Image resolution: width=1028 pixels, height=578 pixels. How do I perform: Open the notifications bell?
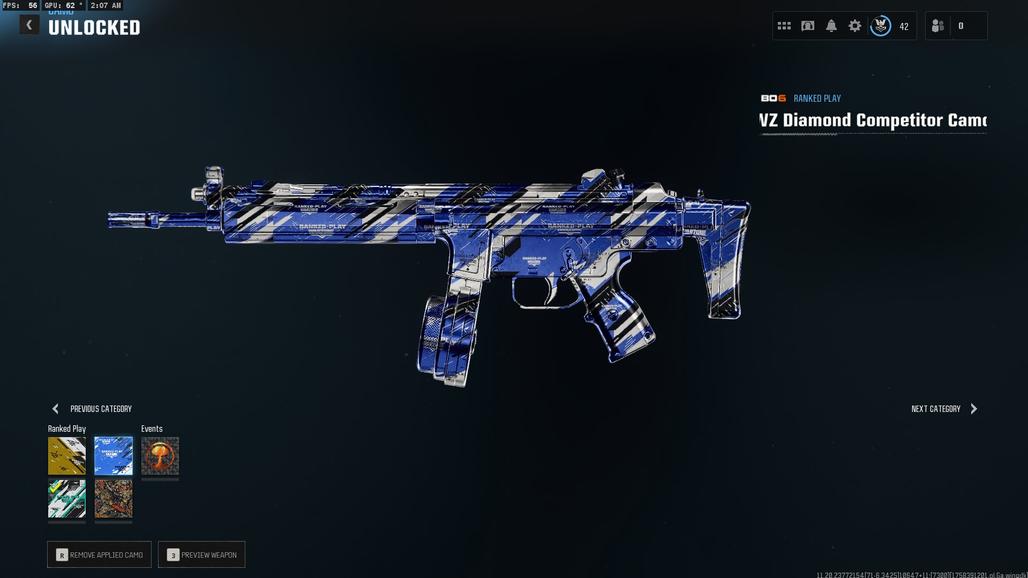point(831,26)
